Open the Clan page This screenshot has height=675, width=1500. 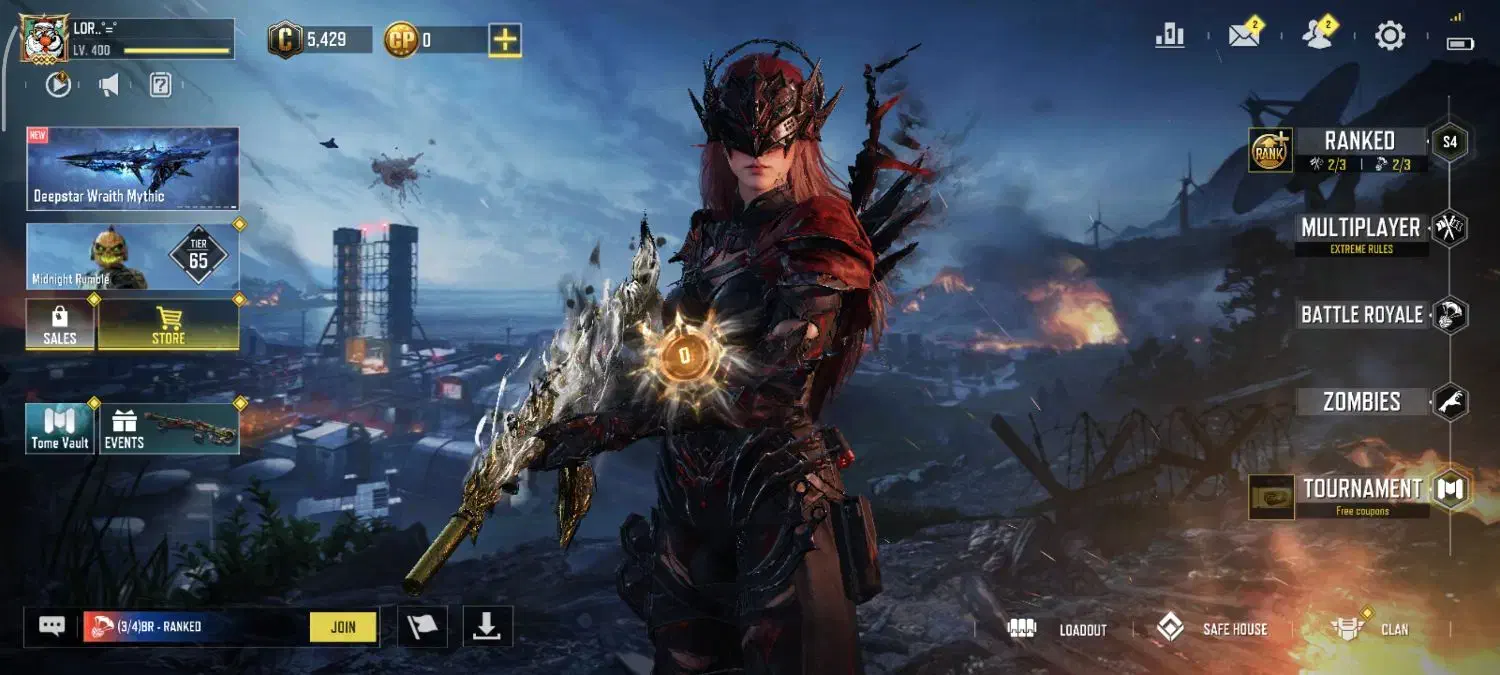point(1371,629)
